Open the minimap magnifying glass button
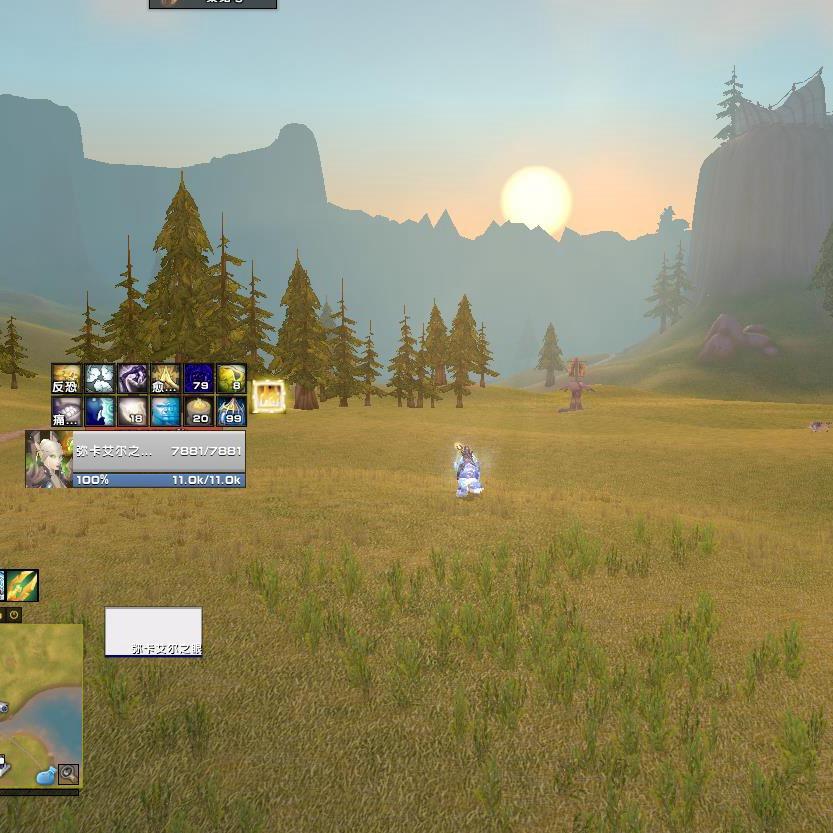Viewport: 833px width, 833px height. (68, 773)
